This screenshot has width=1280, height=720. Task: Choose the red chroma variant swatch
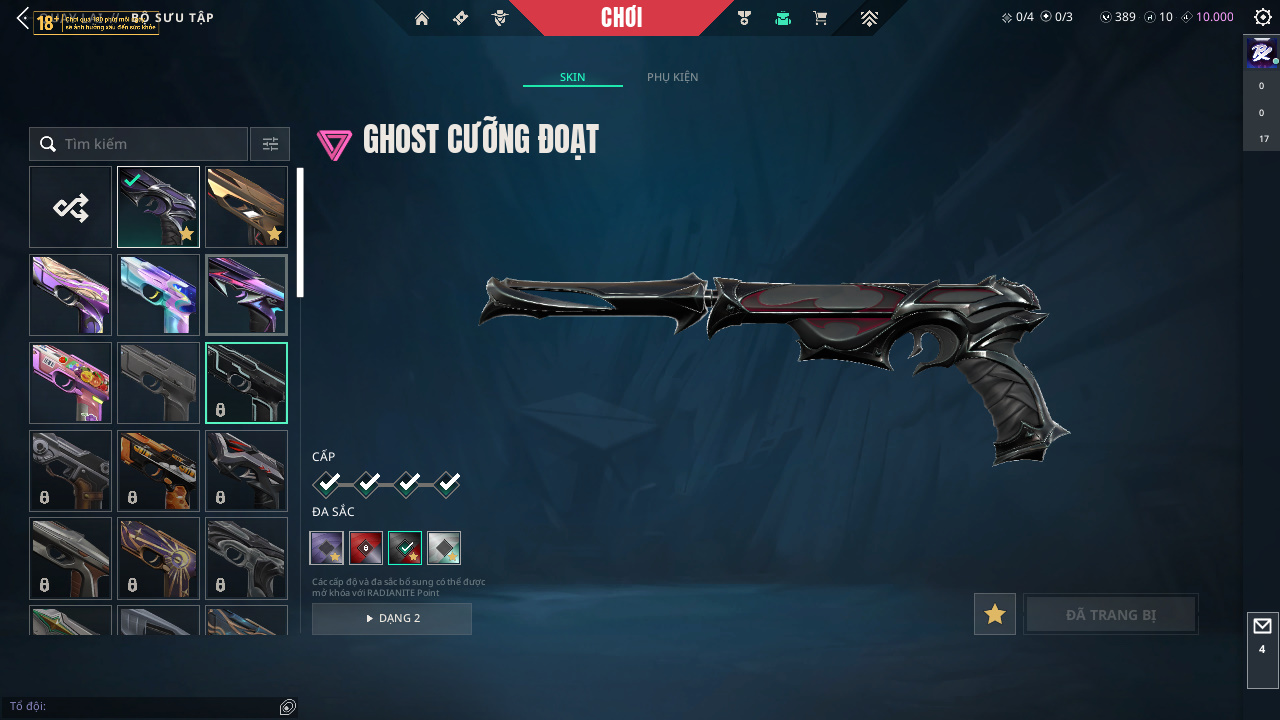[366, 548]
